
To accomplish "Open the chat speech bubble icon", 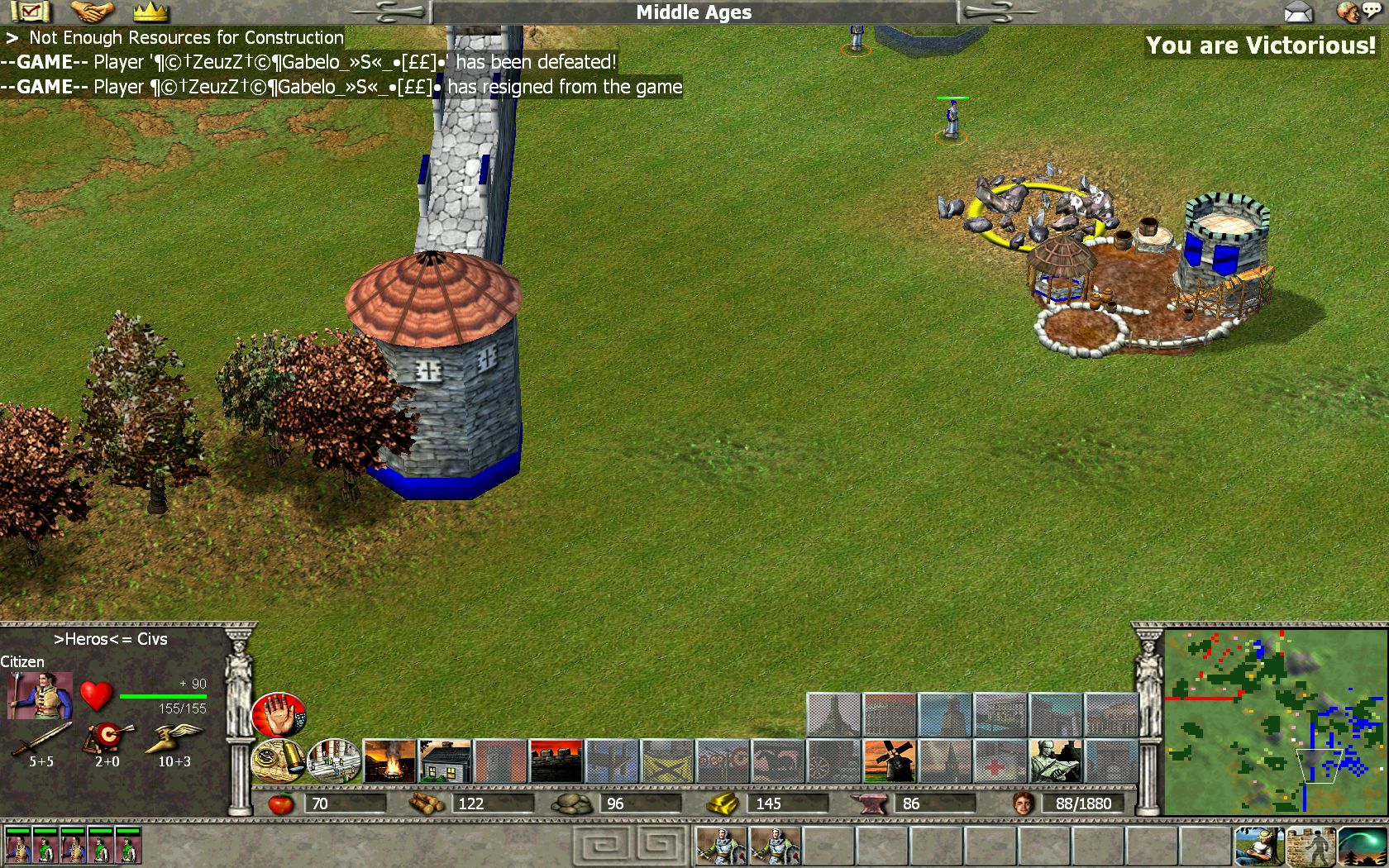I will tap(1359, 12).
